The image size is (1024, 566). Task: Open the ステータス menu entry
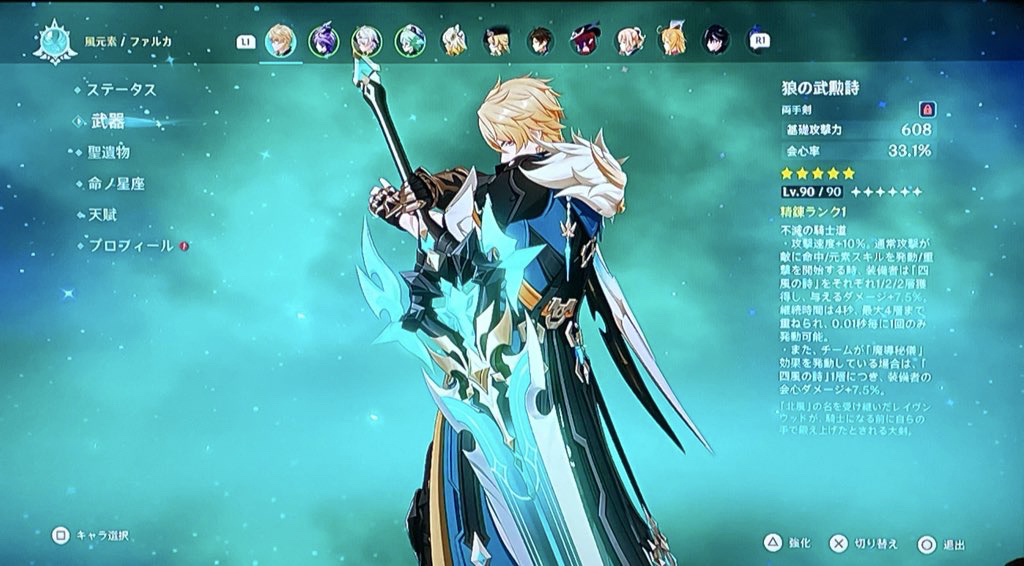tap(121, 90)
